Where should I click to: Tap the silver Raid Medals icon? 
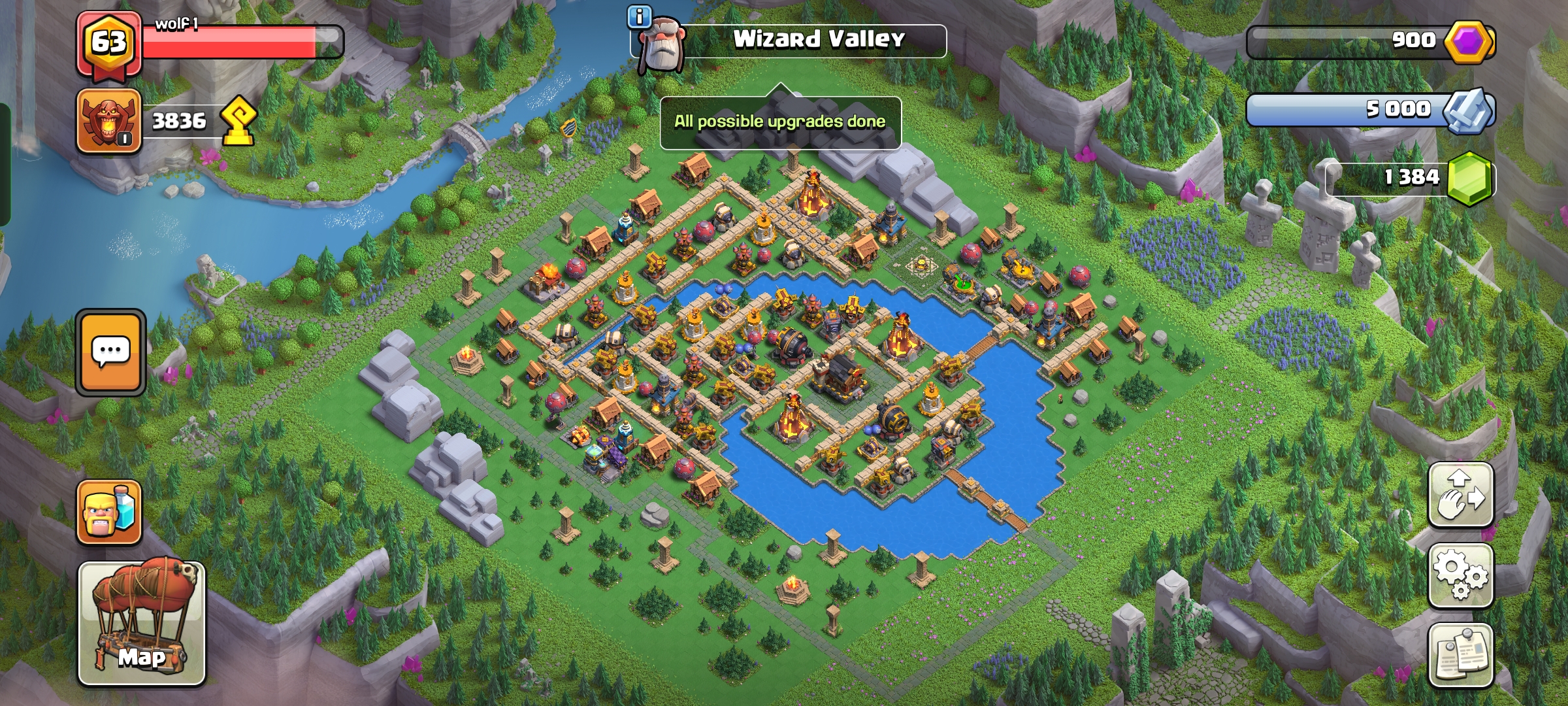(1469, 110)
